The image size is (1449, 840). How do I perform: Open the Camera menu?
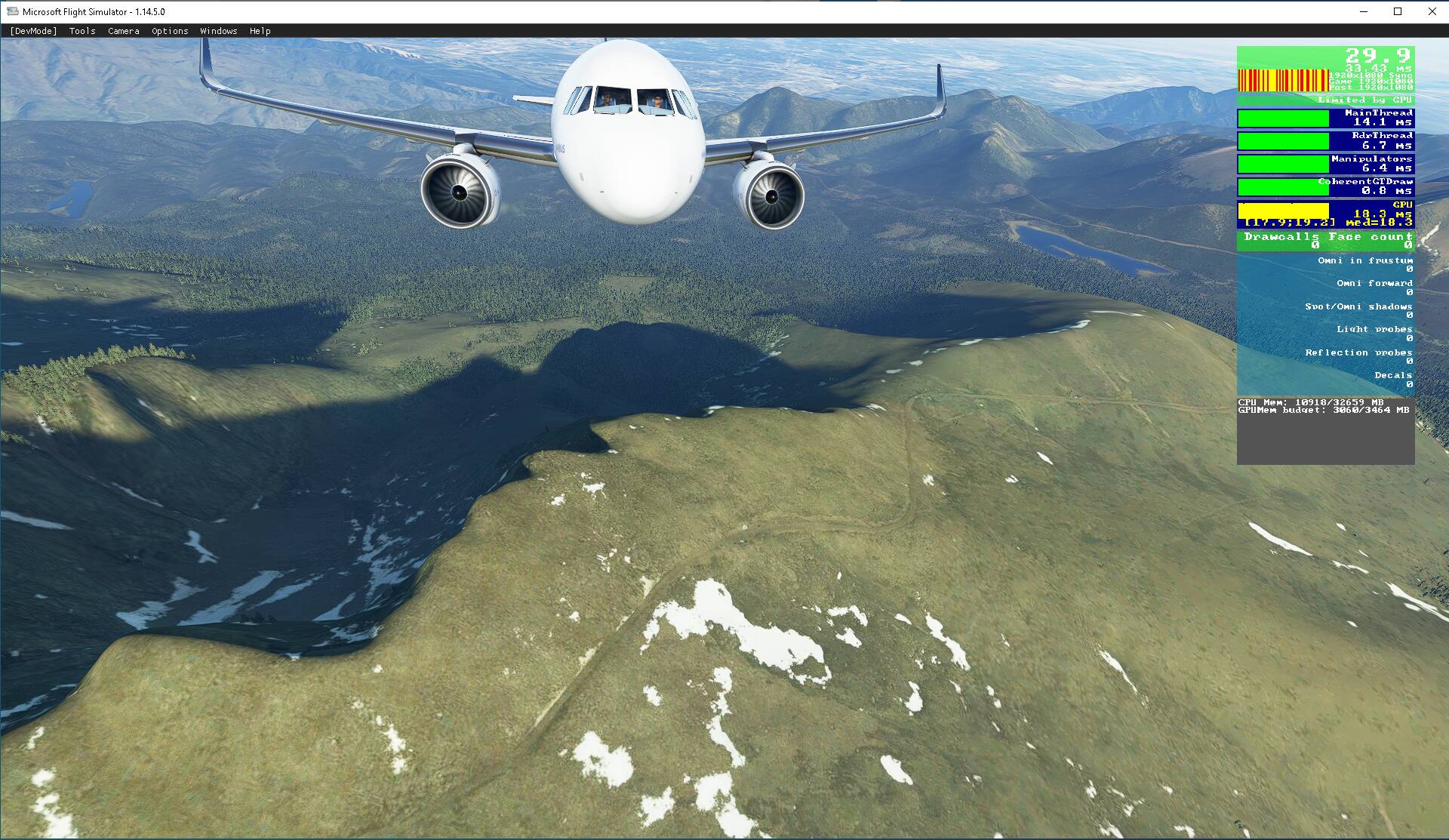click(123, 31)
